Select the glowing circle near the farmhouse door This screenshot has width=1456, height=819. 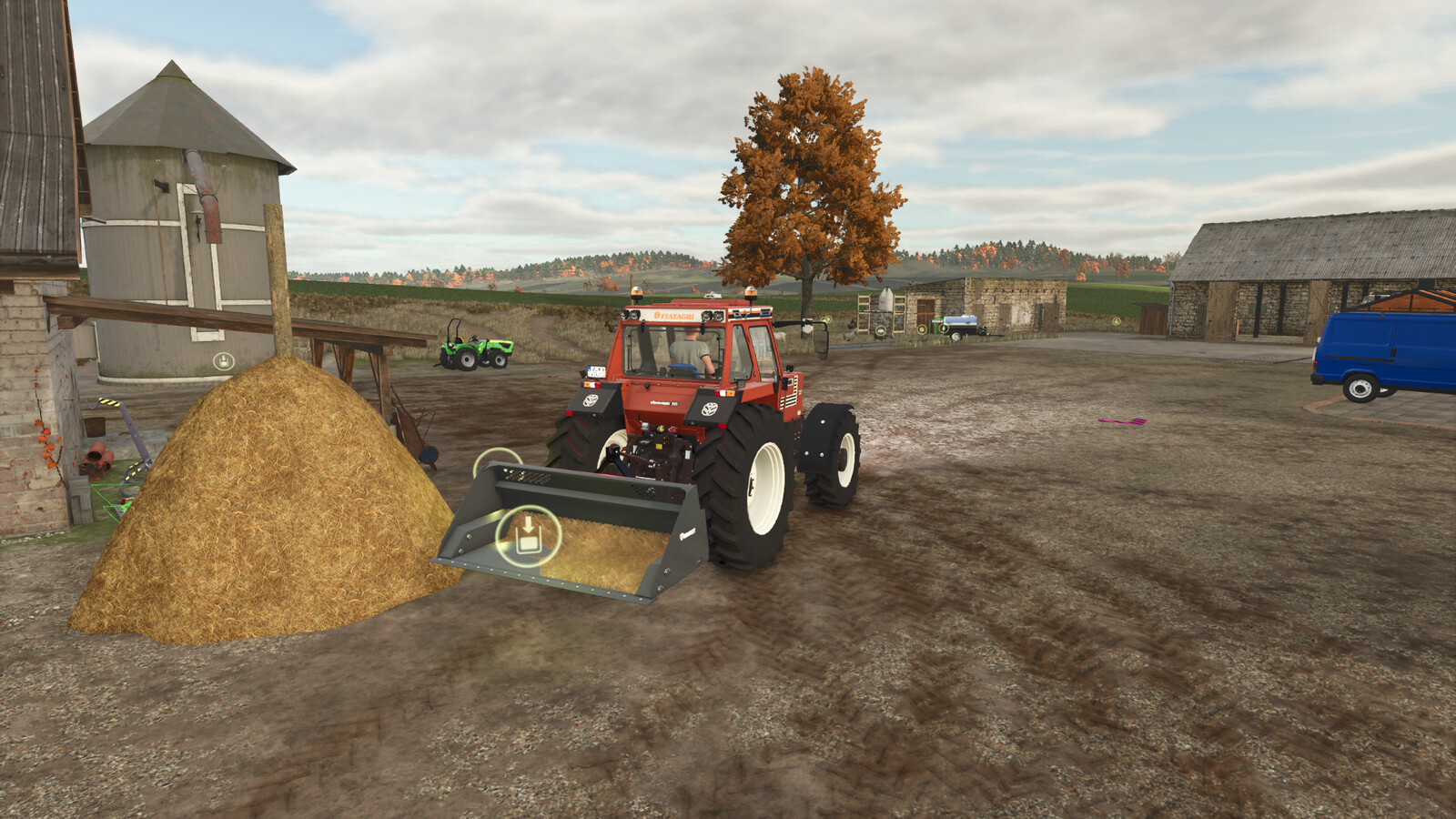point(922,329)
